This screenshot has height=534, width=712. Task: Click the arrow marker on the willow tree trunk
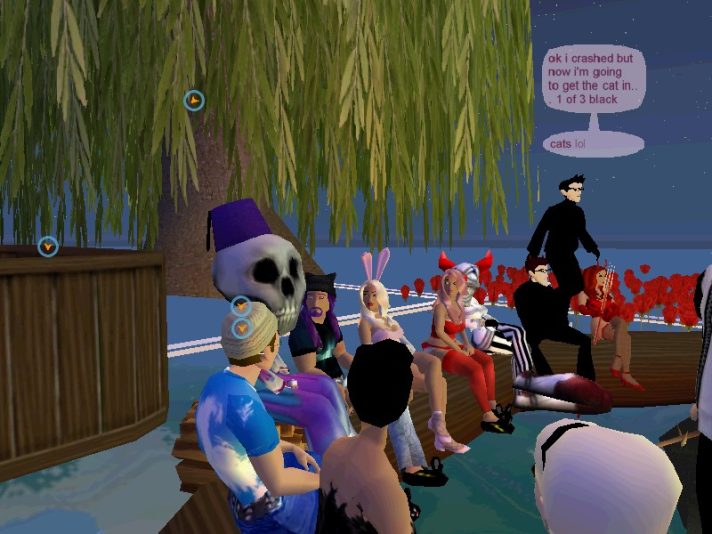[x=194, y=100]
